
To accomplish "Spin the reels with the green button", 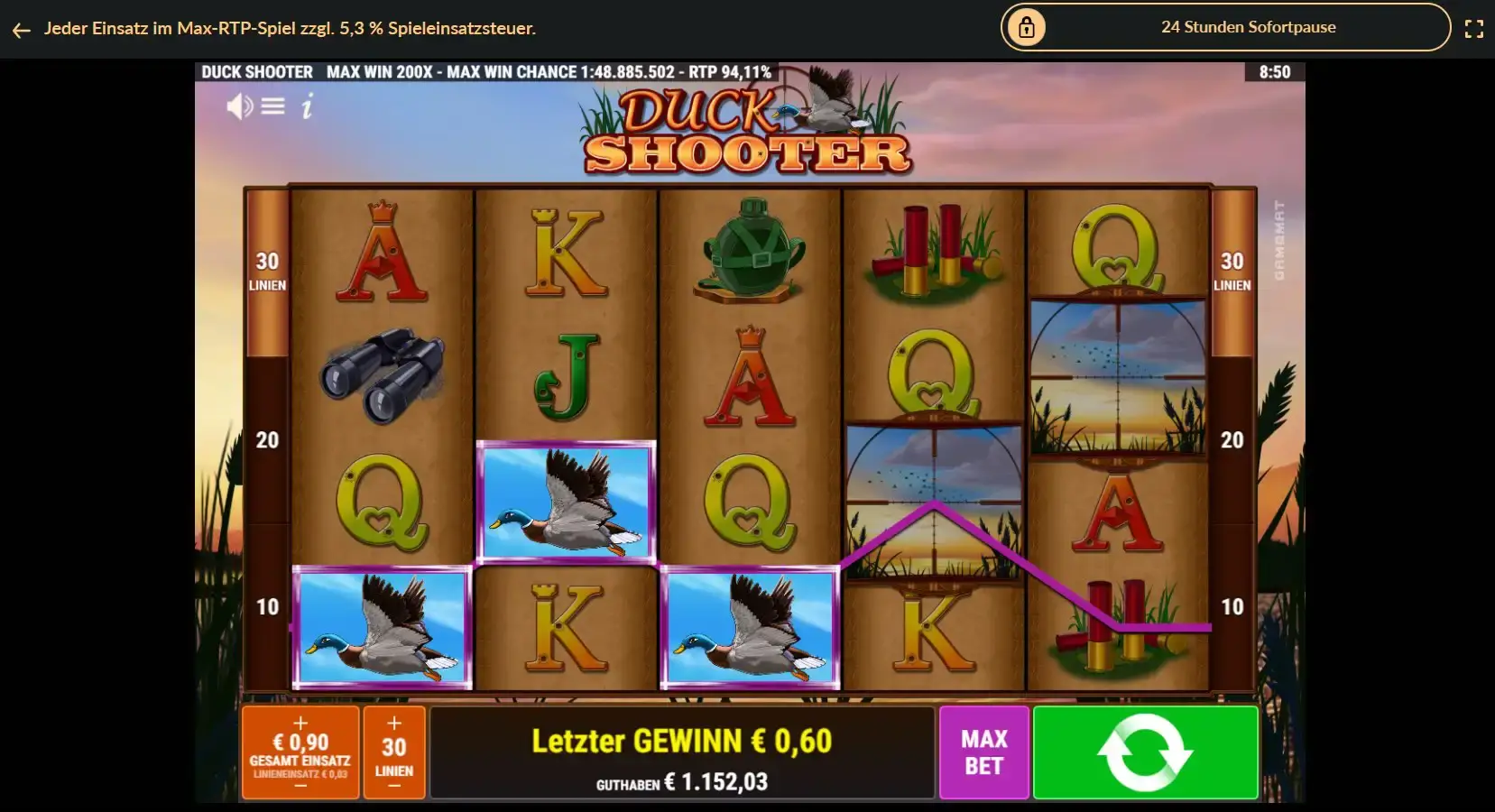I will 1145,752.
